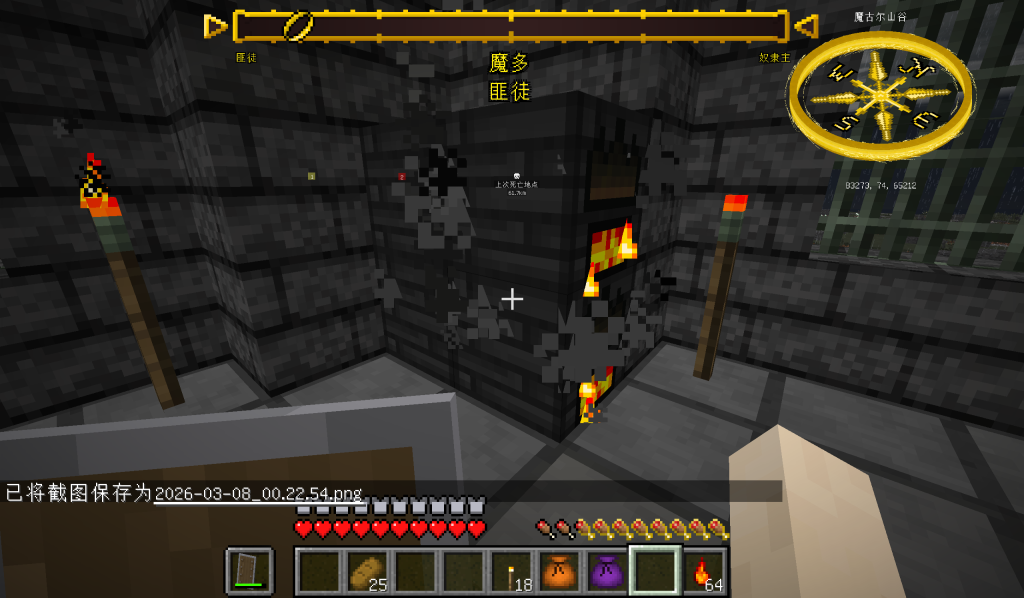Select the torch stack of 18
Screen dimensions: 1024x598
[x=511, y=571]
